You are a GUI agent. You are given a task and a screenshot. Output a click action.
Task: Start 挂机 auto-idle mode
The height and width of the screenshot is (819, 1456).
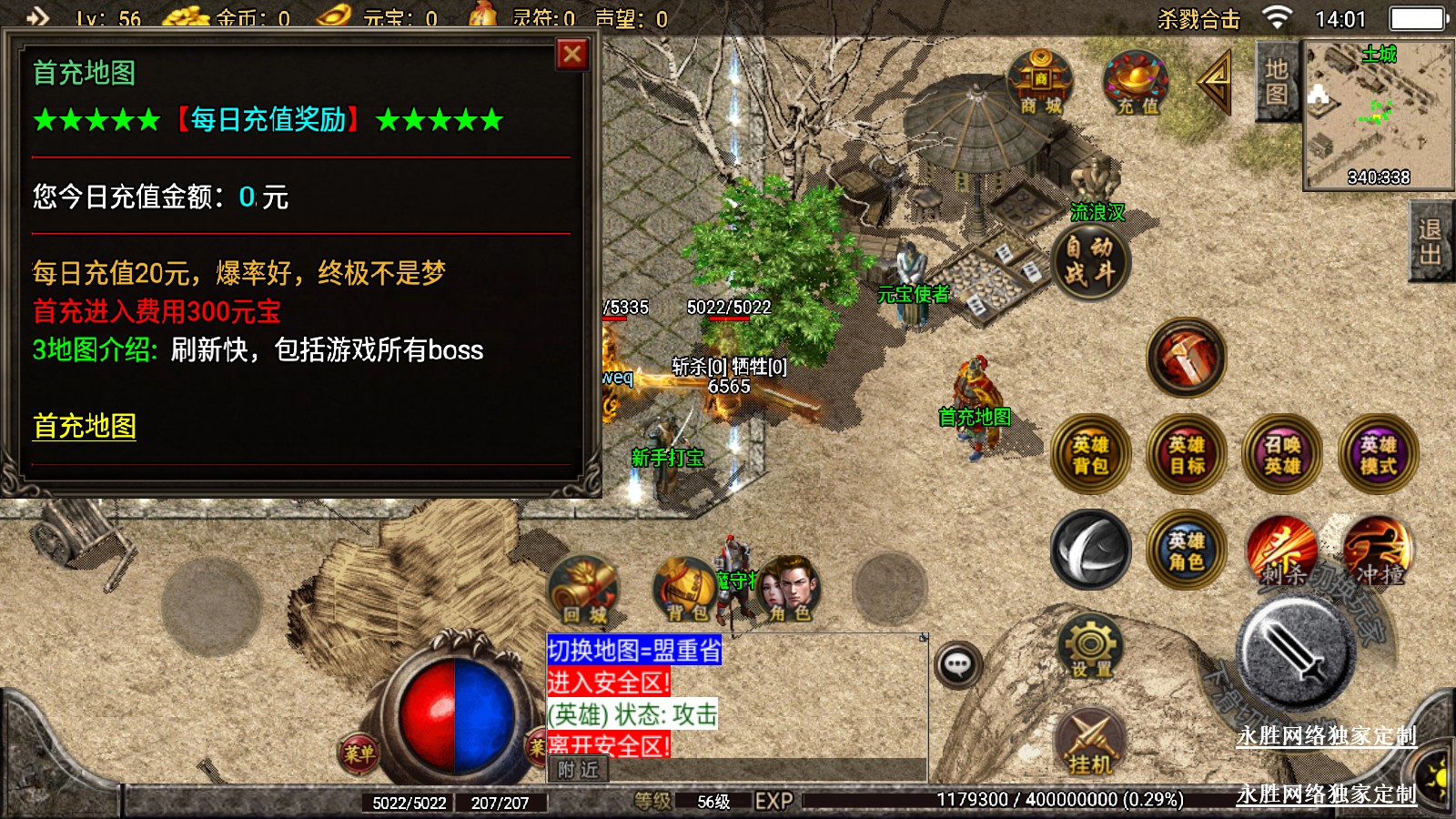(x=1090, y=742)
